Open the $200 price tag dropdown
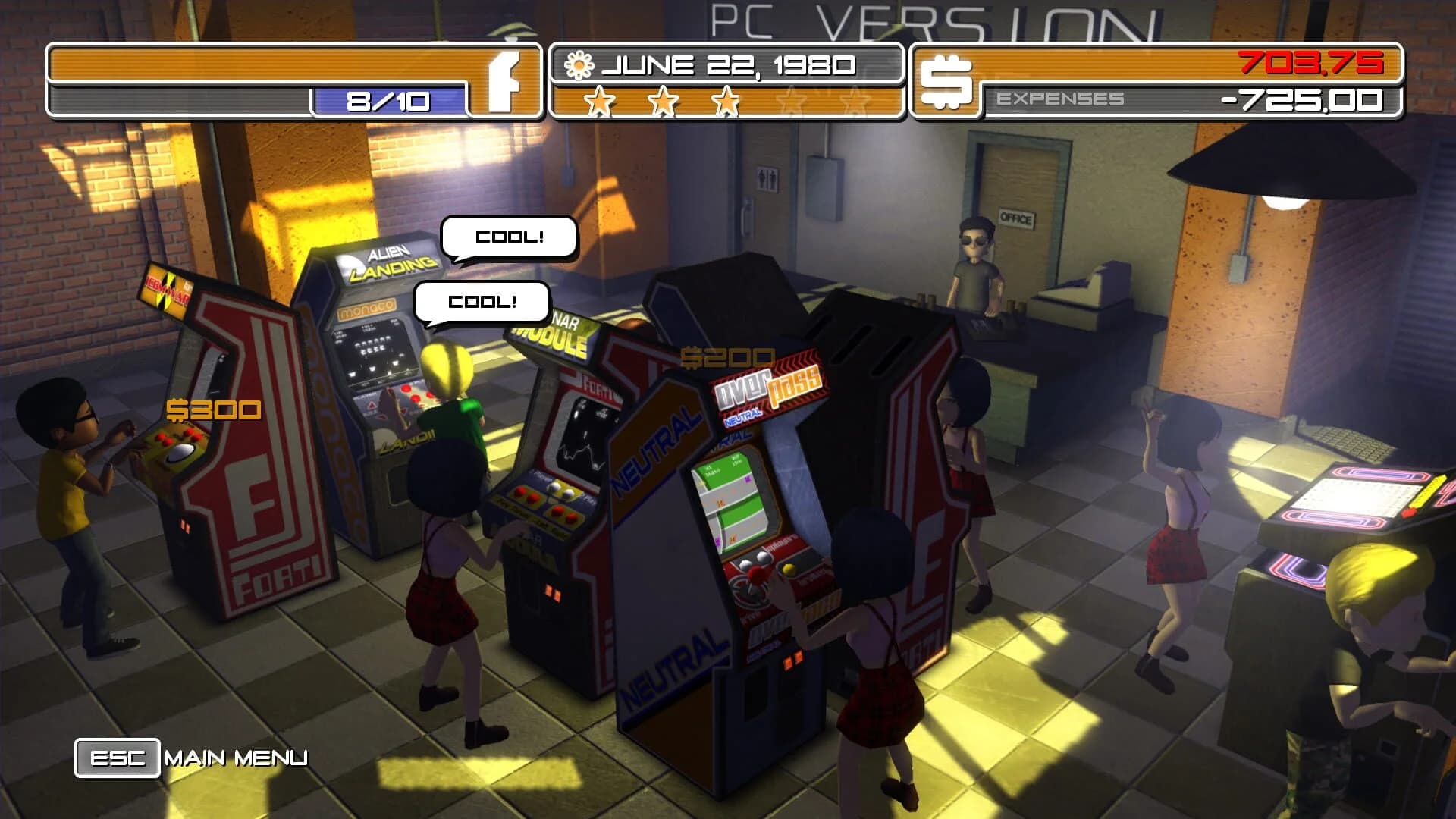 tap(729, 354)
